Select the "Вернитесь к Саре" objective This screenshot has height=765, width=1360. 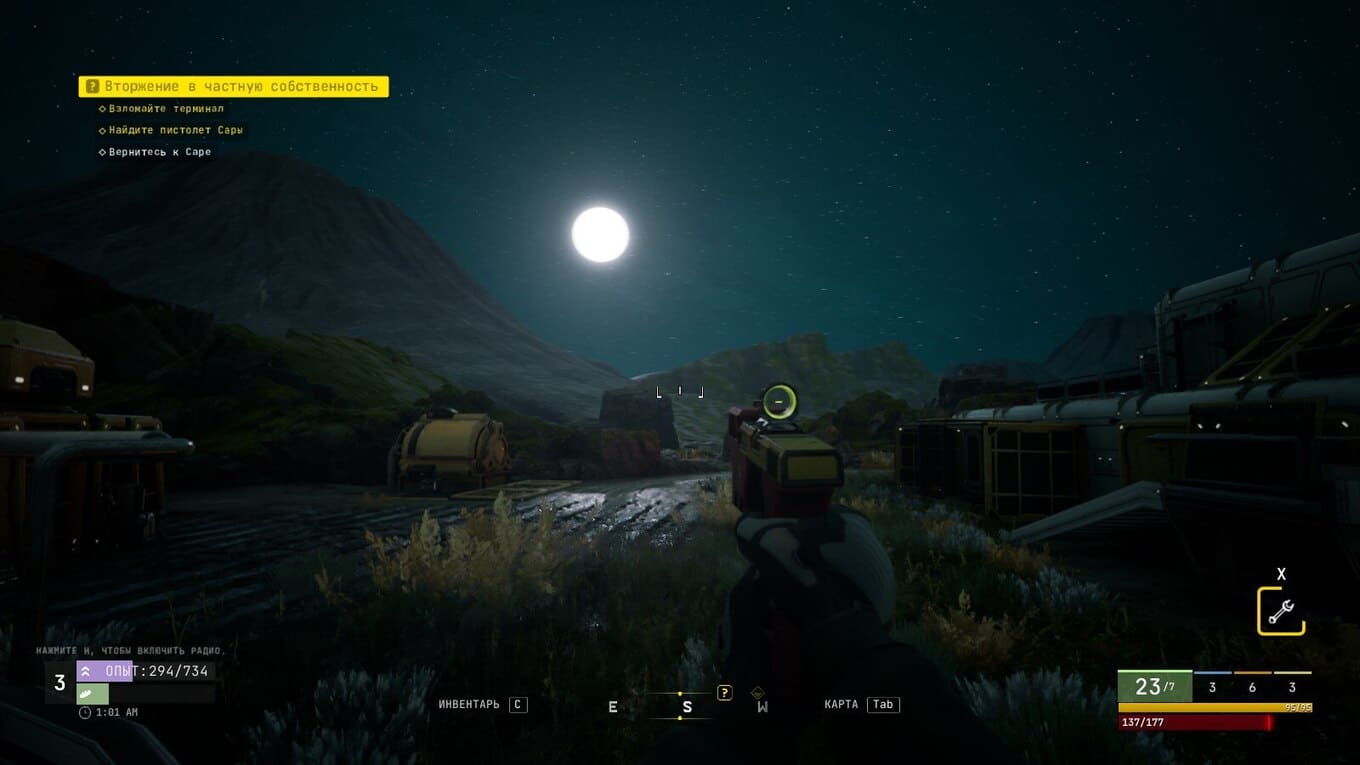(159, 152)
